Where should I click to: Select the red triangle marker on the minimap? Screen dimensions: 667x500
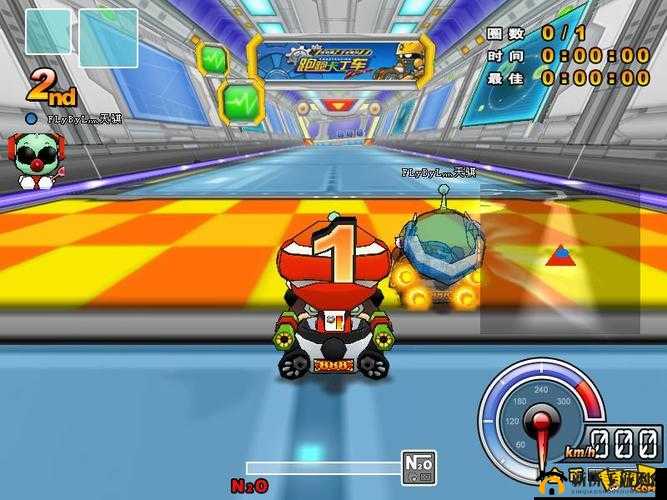[x=558, y=255]
